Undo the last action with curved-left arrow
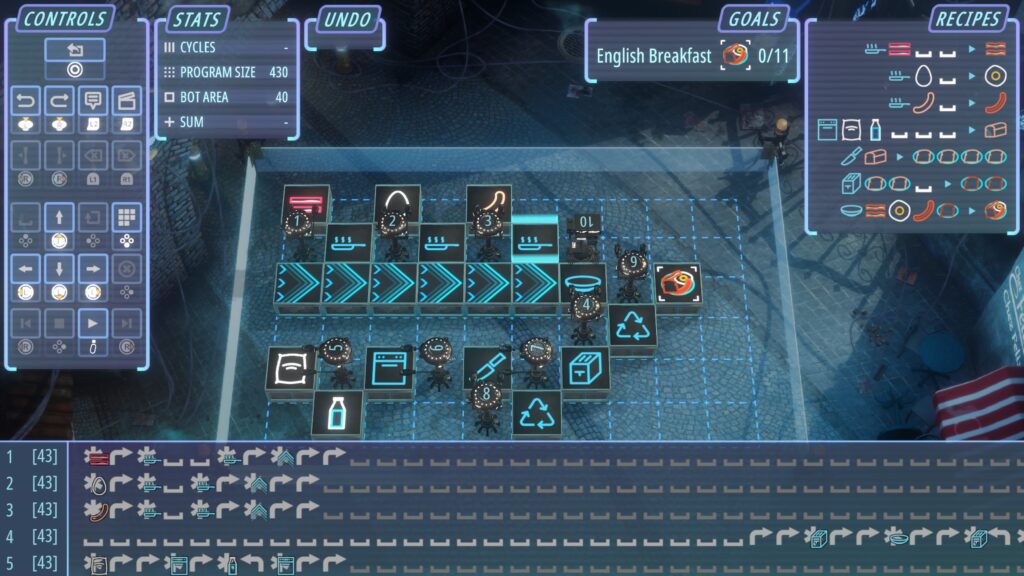 click(x=25, y=101)
